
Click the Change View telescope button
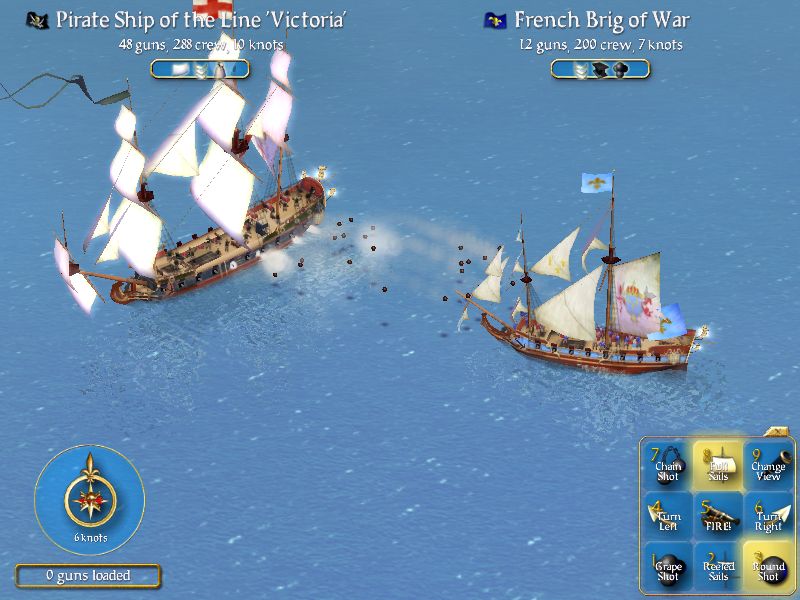pos(768,466)
